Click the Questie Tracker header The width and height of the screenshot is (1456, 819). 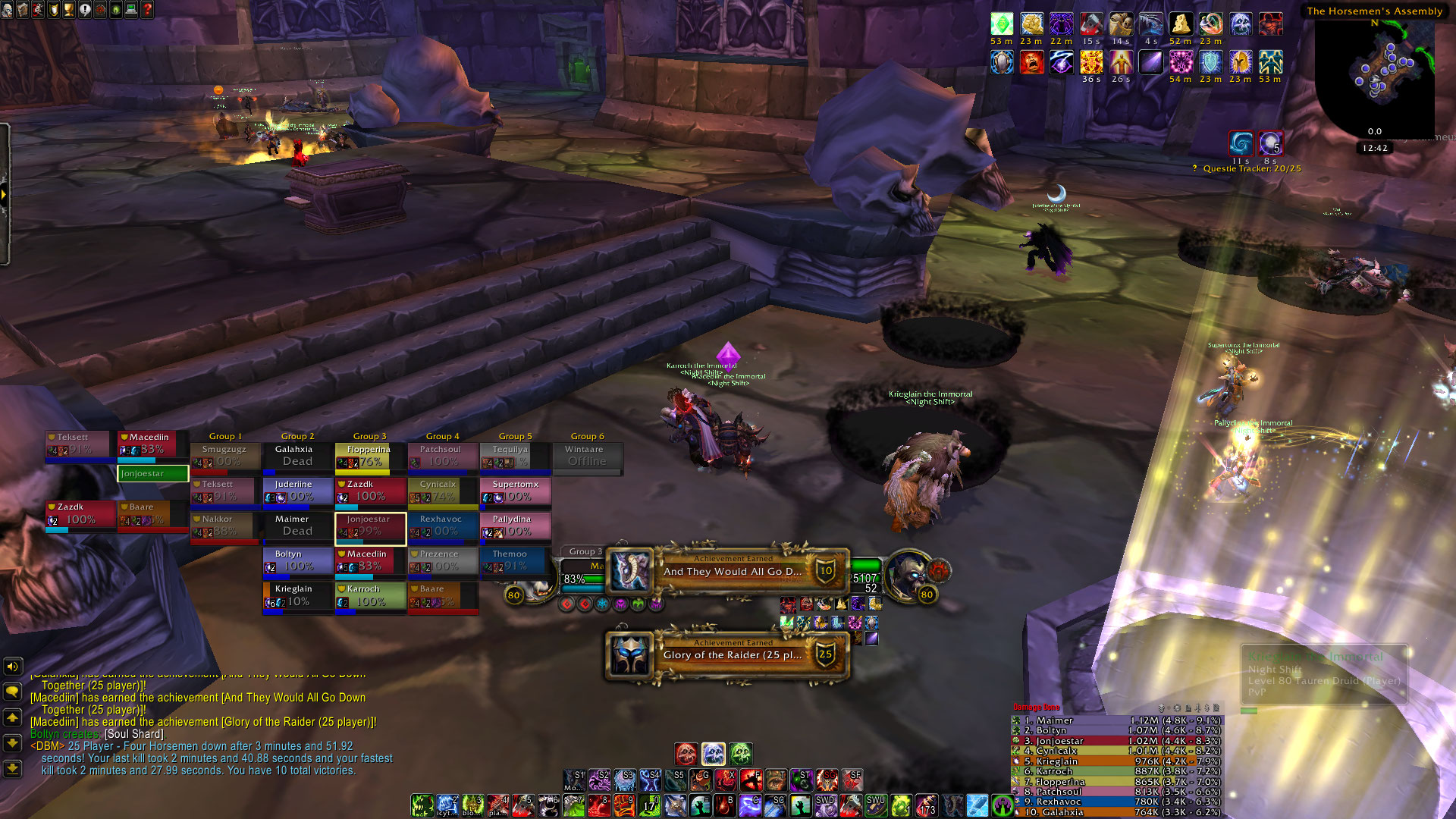click(x=1251, y=168)
